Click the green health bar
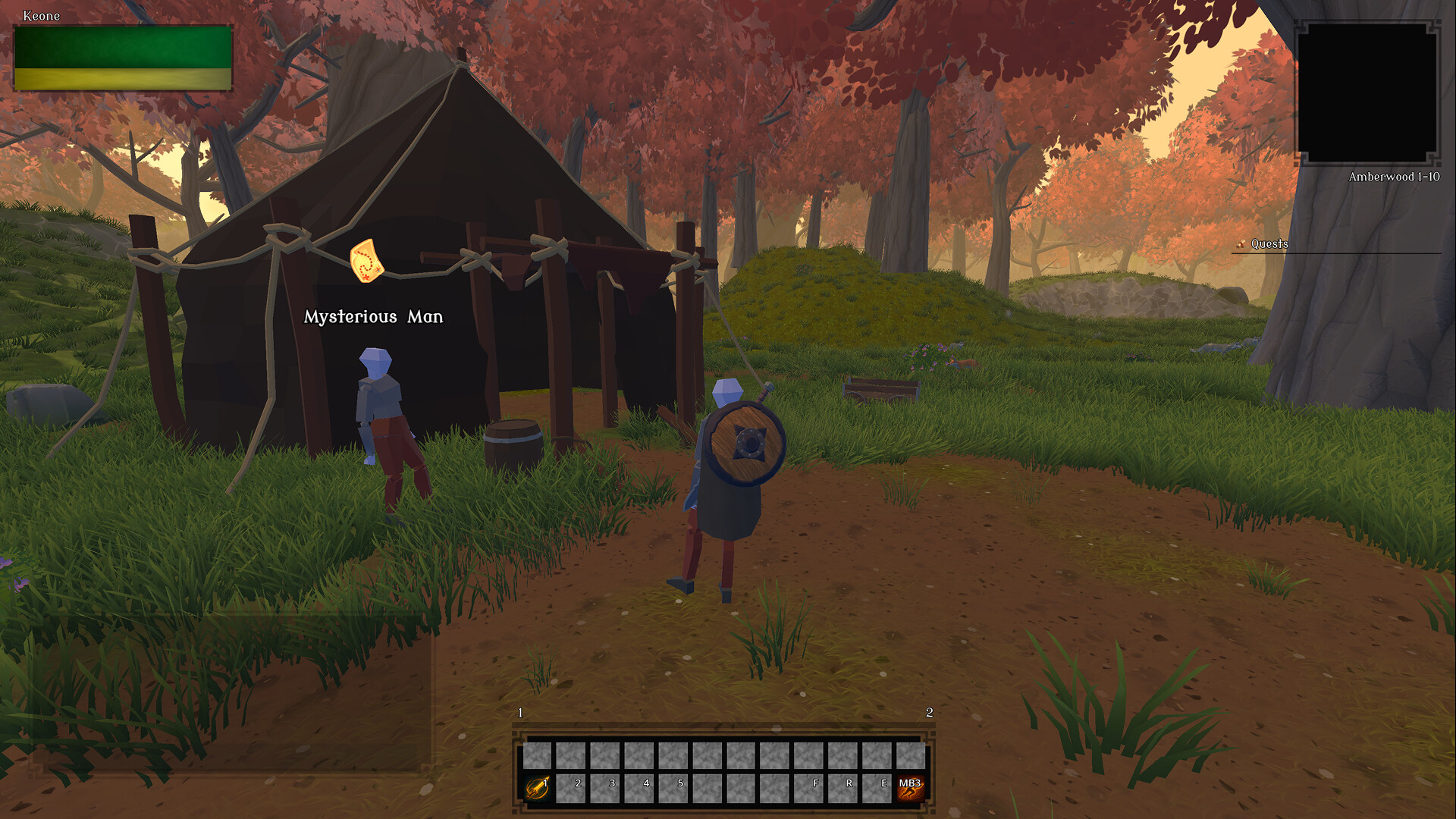 click(123, 47)
